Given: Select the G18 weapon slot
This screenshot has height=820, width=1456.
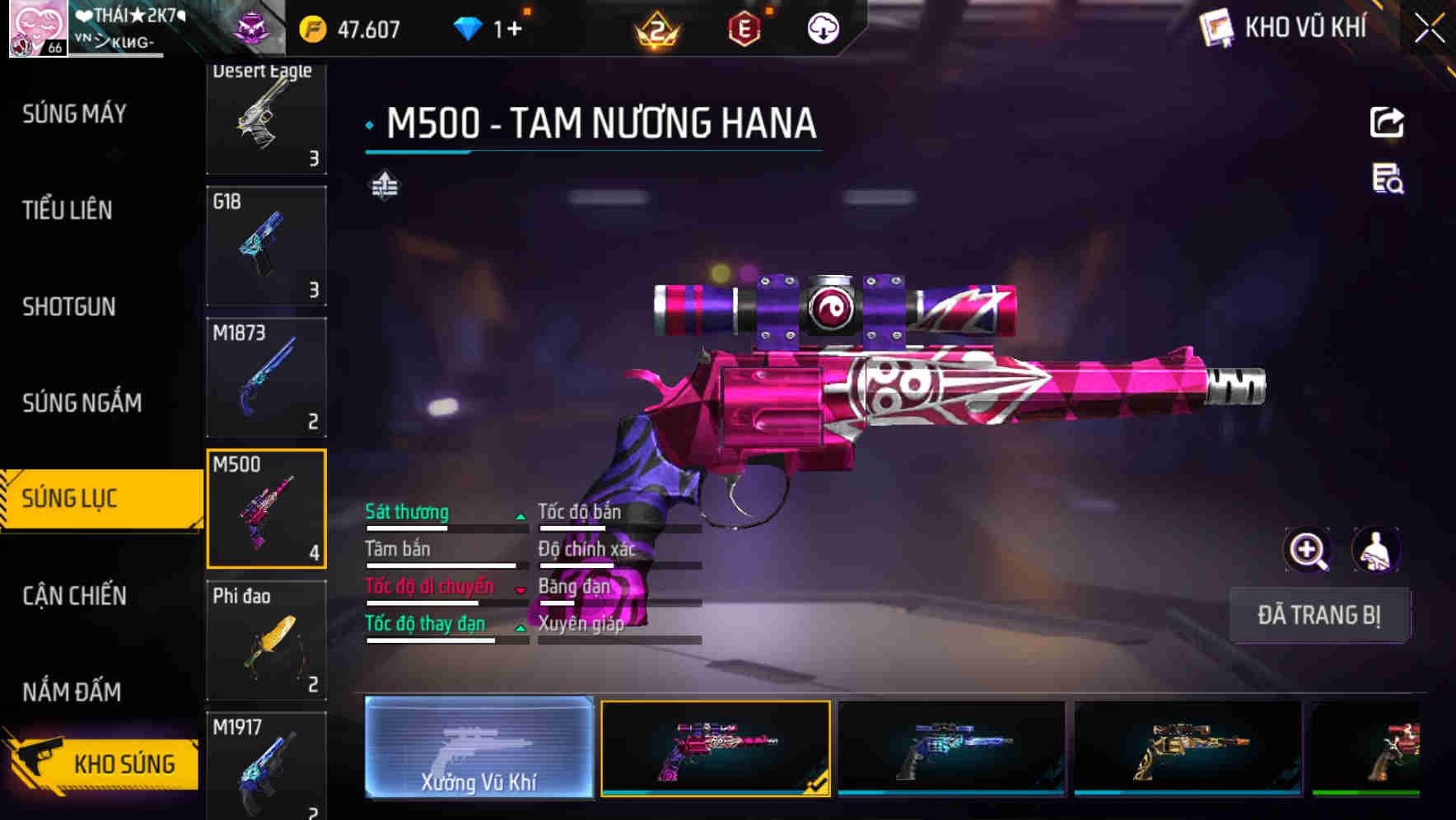Looking at the screenshot, I should (266, 246).
